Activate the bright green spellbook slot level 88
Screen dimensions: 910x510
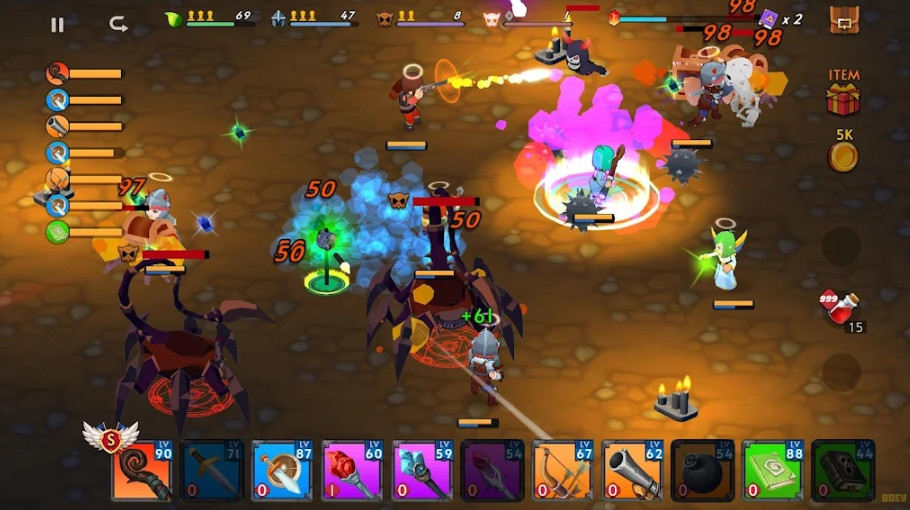773,470
